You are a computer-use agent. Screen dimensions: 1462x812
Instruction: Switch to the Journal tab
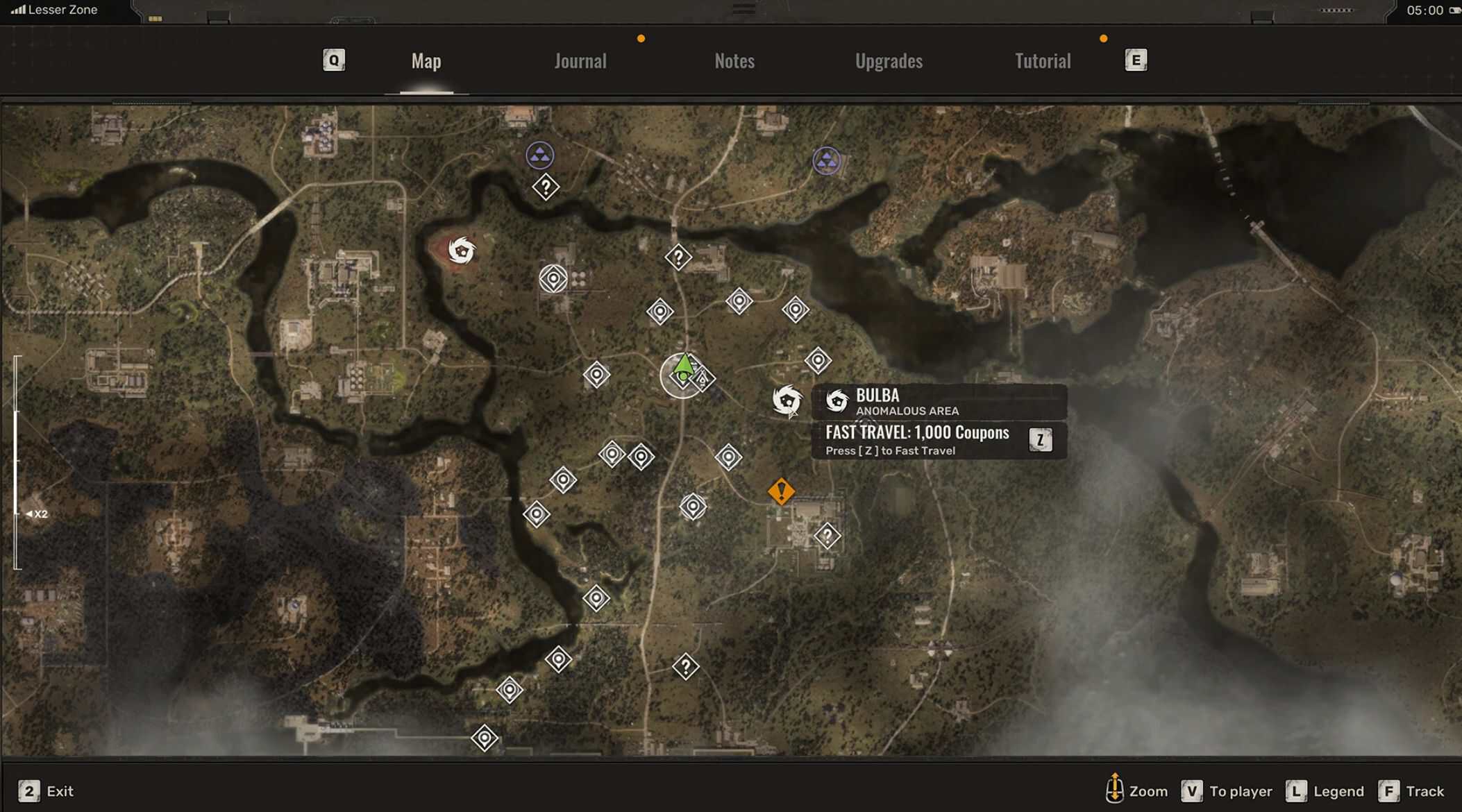pos(580,61)
